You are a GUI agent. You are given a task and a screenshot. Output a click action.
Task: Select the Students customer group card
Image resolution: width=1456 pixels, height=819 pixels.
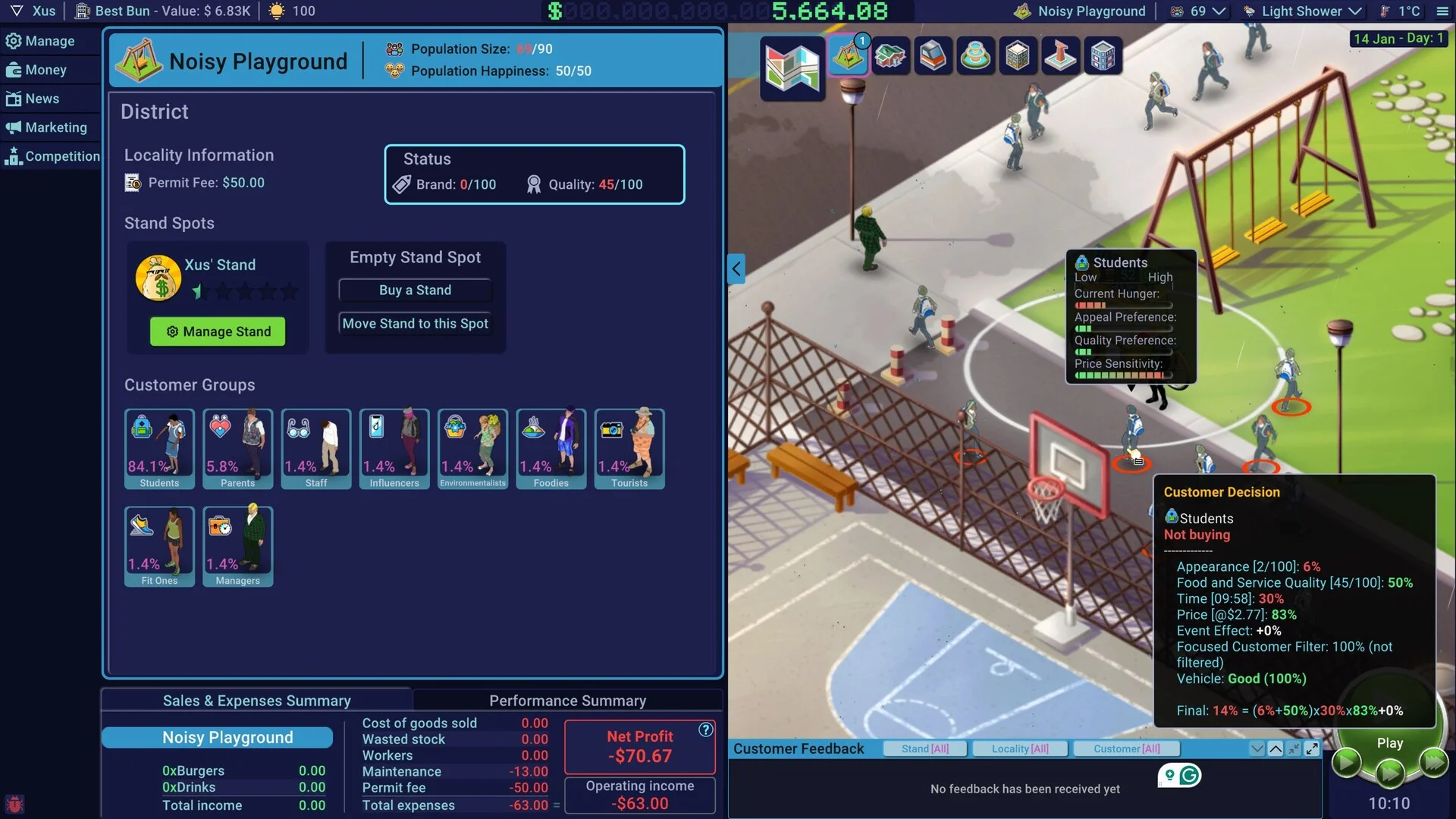pyautogui.click(x=159, y=449)
